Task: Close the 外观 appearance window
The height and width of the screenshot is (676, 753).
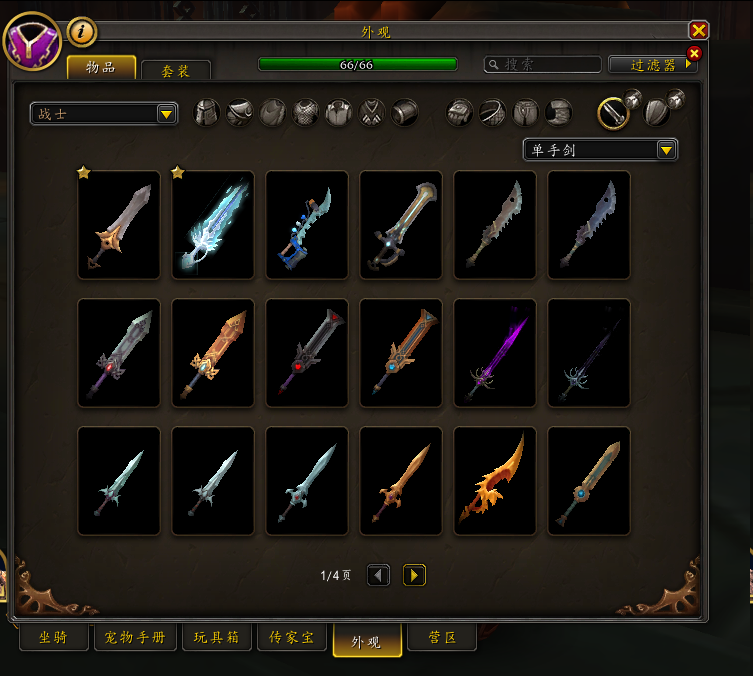Action: point(699,31)
